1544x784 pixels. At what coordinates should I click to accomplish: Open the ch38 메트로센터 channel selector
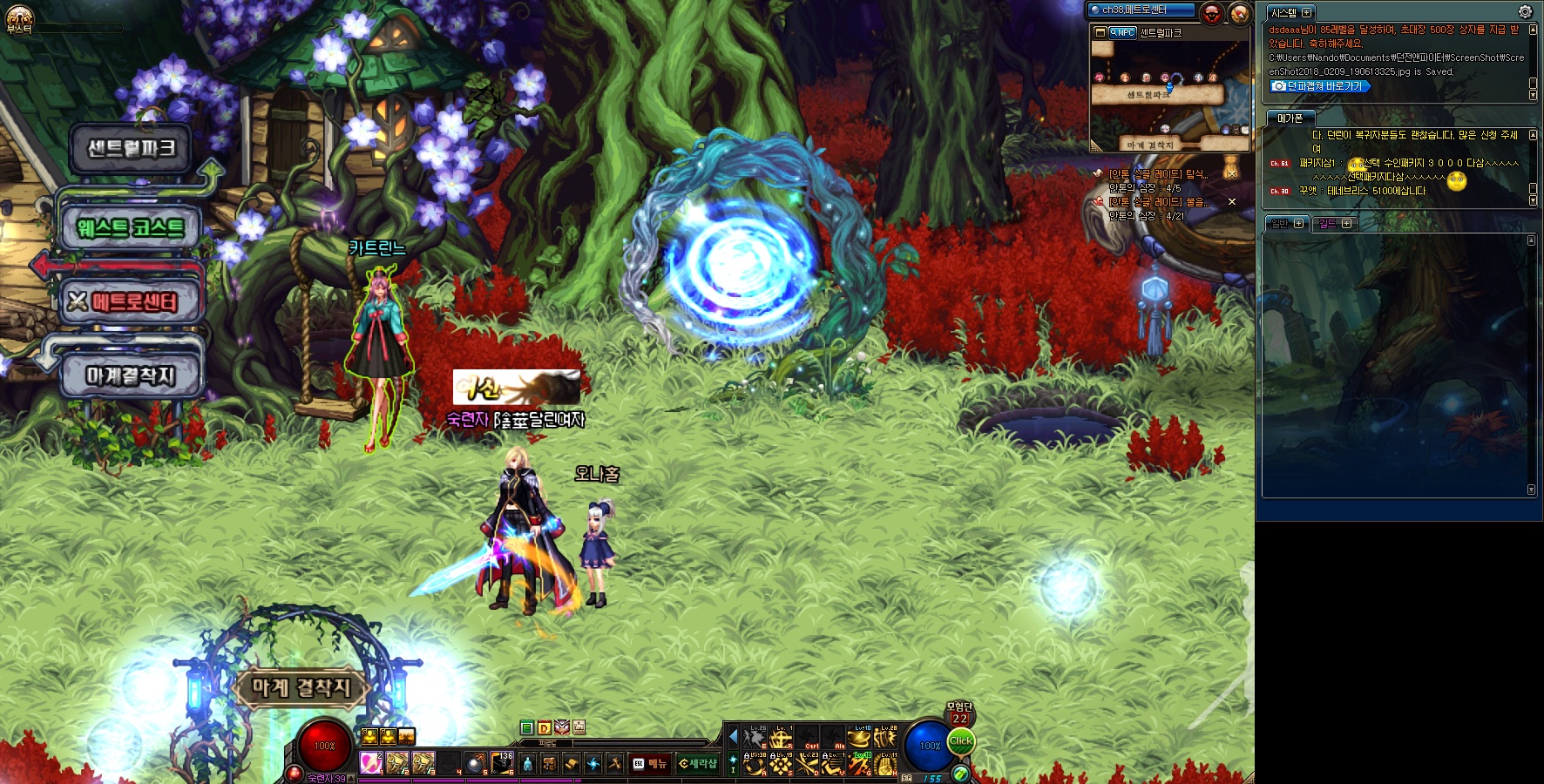click(1140, 10)
